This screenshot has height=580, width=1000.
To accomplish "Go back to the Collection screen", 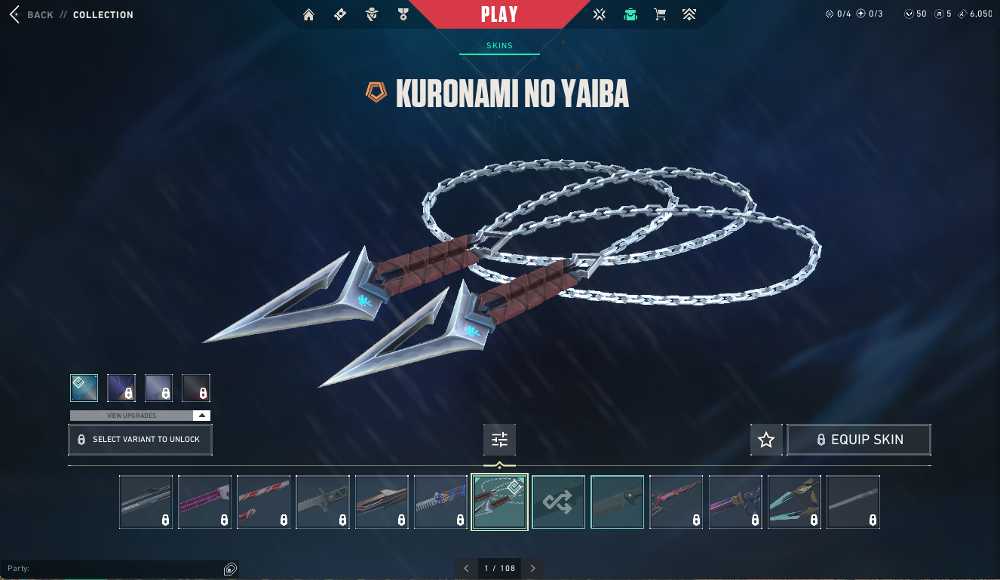I will tap(32, 15).
